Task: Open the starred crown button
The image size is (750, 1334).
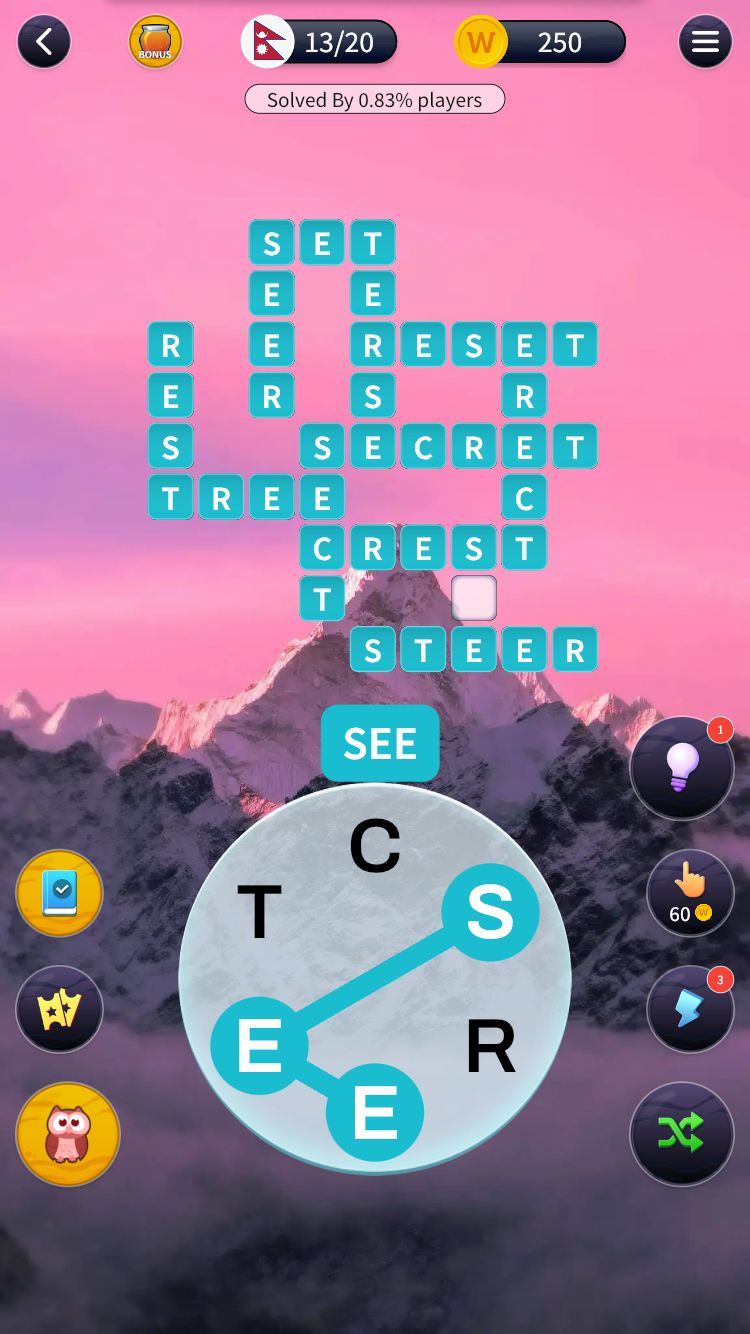Action: coord(59,1010)
